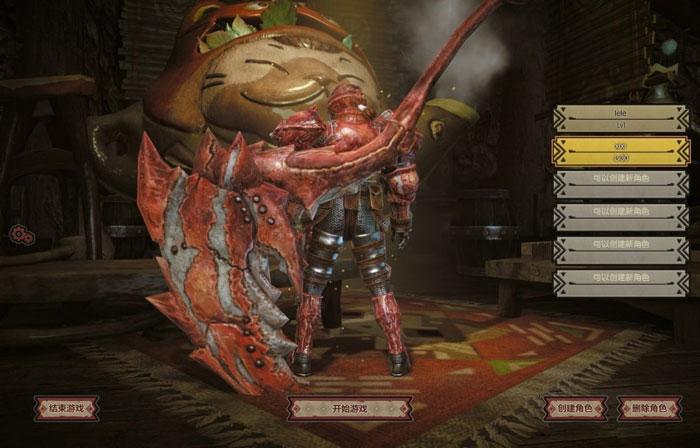
Task: Click 开始游戏 to start the game
Action: coord(349,408)
